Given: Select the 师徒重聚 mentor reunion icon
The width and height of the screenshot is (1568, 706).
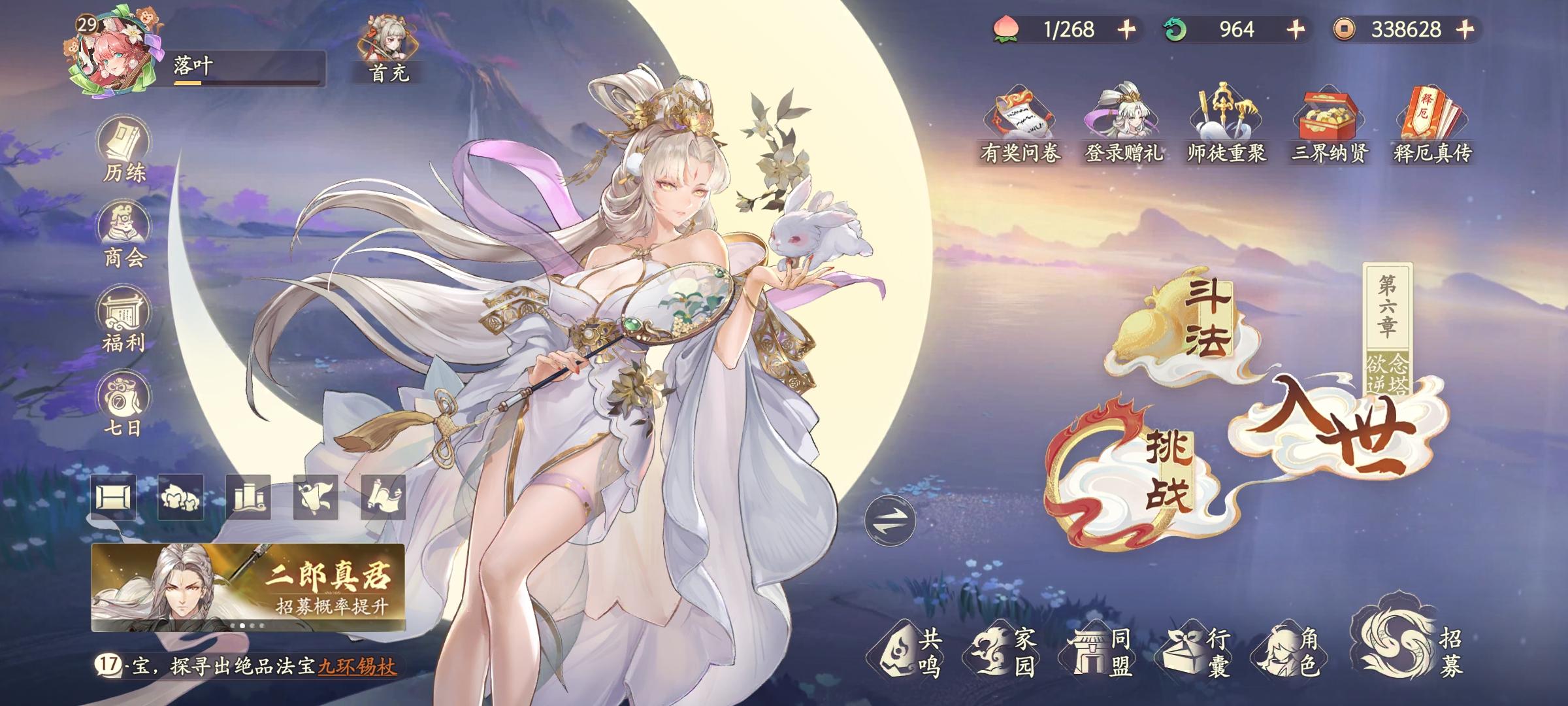Looking at the screenshot, I should [x=1224, y=118].
